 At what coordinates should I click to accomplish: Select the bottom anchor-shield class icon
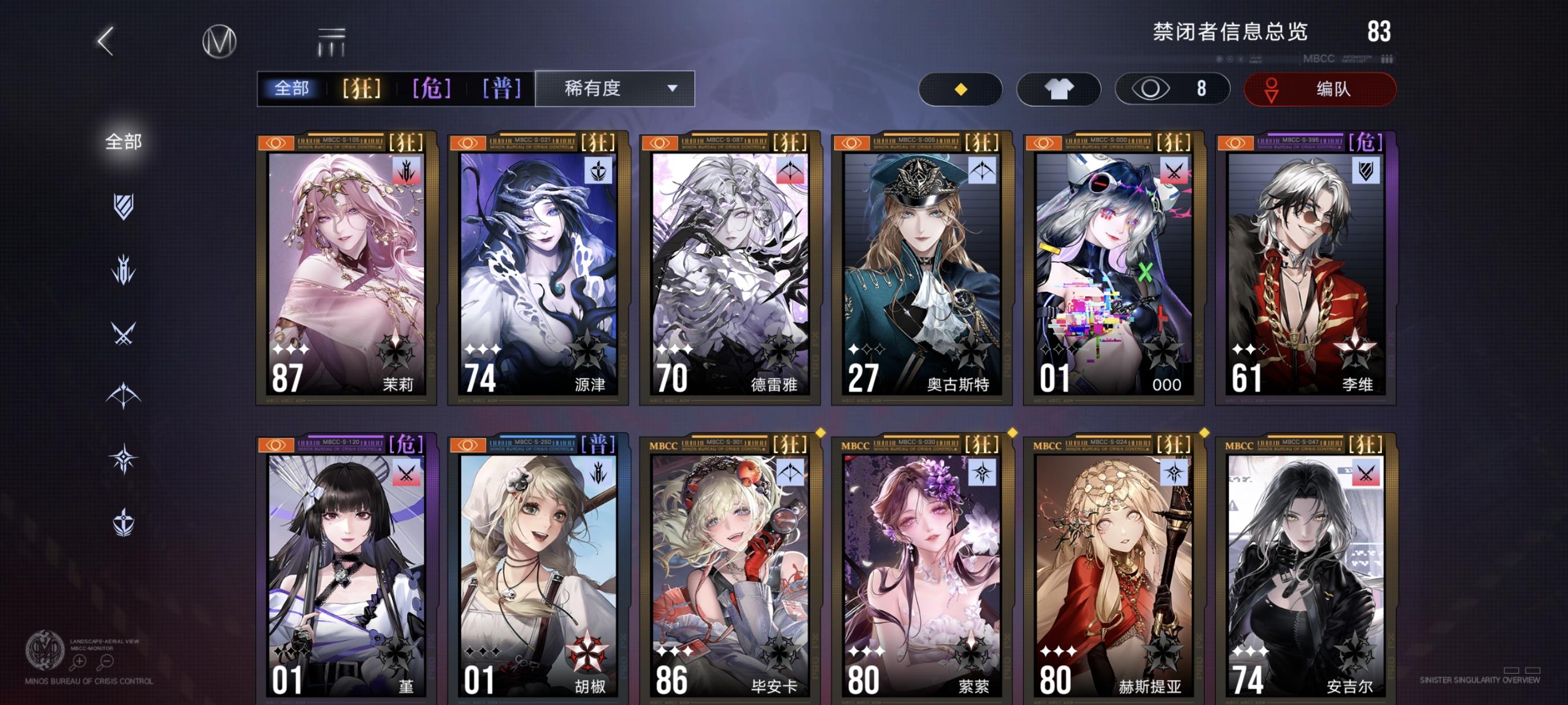coord(124,521)
